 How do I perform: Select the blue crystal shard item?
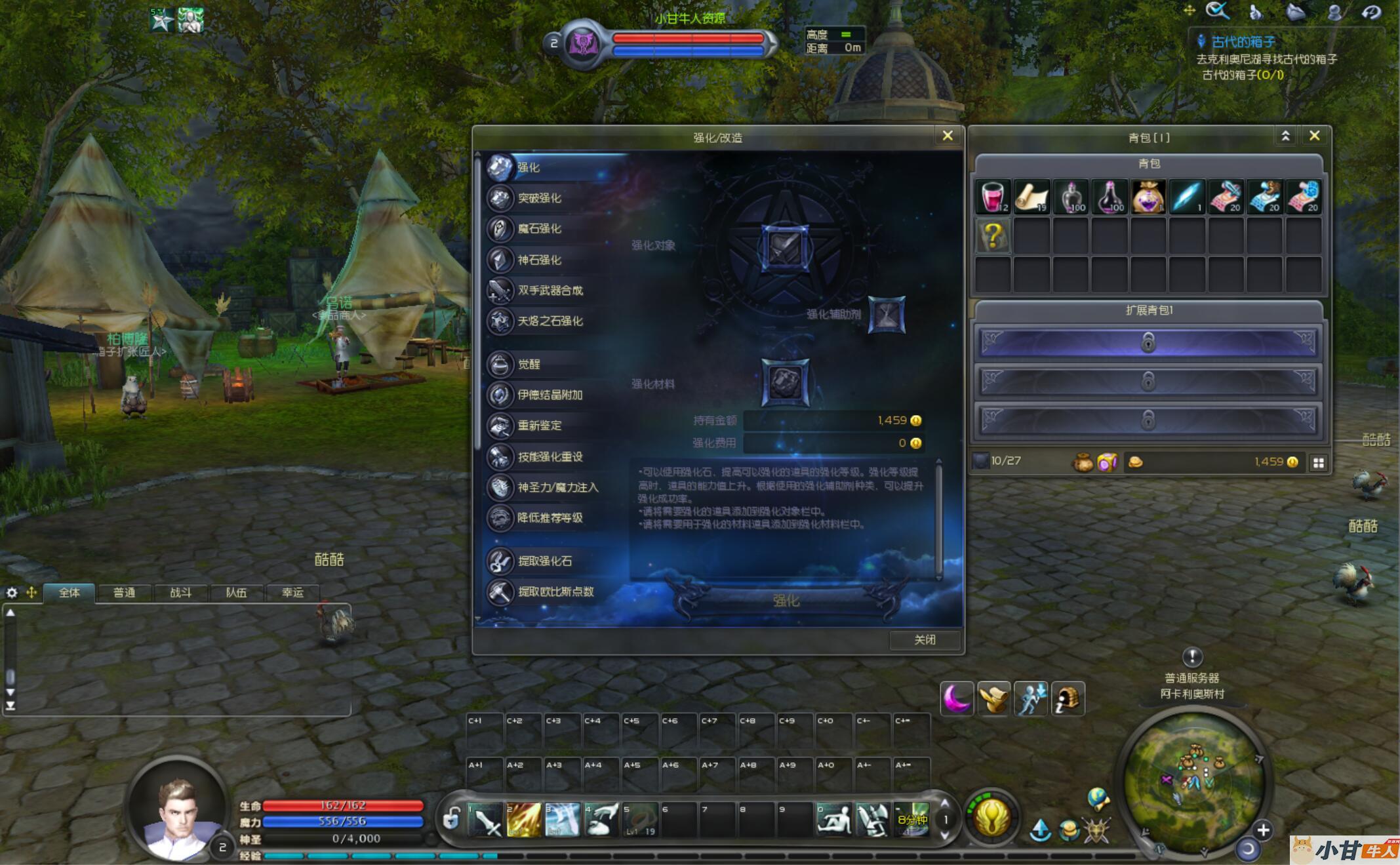pos(1187,197)
